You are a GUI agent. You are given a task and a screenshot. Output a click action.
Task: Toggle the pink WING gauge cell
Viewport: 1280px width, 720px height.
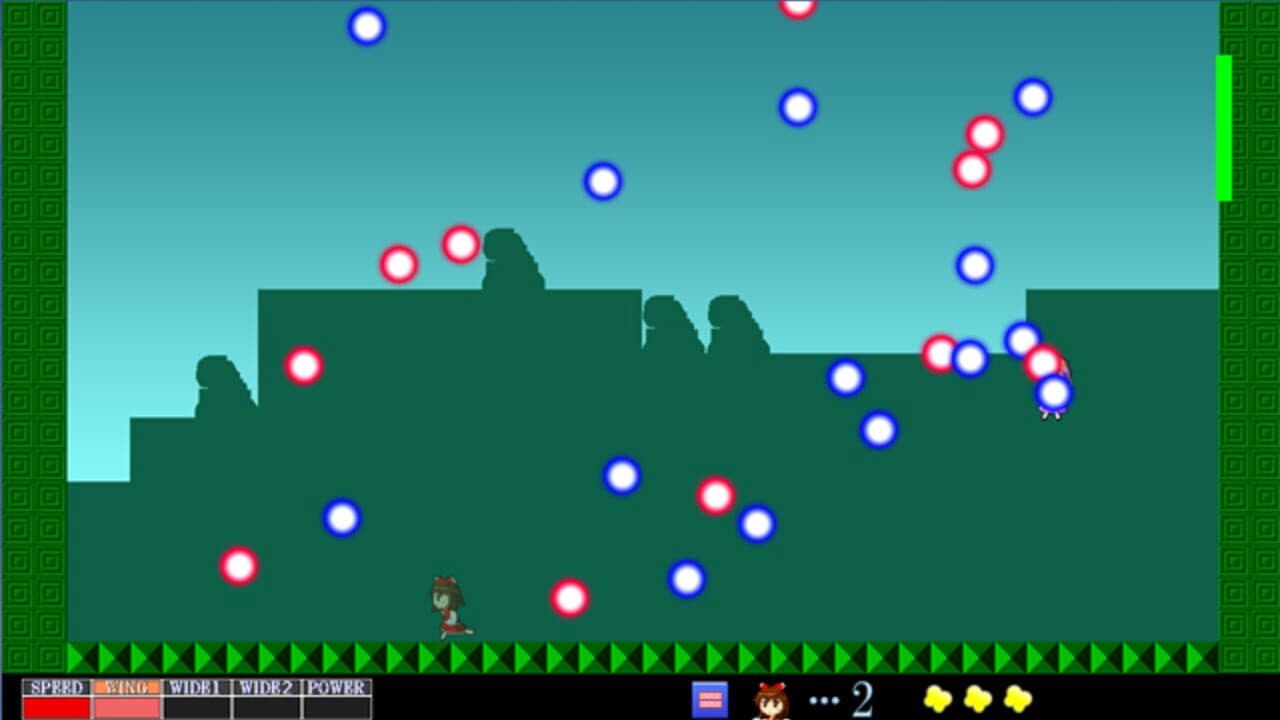[128, 707]
